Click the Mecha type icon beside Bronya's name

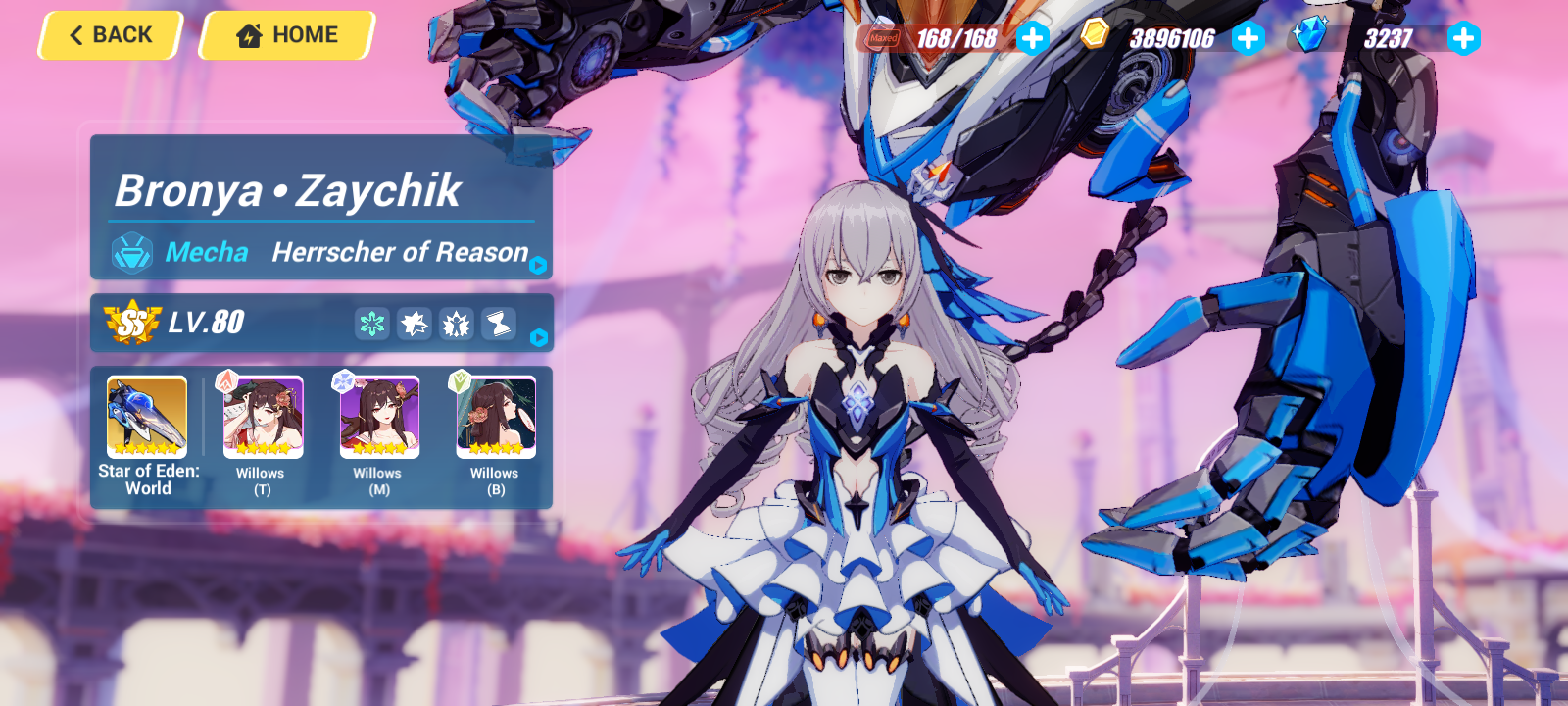coord(130,253)
